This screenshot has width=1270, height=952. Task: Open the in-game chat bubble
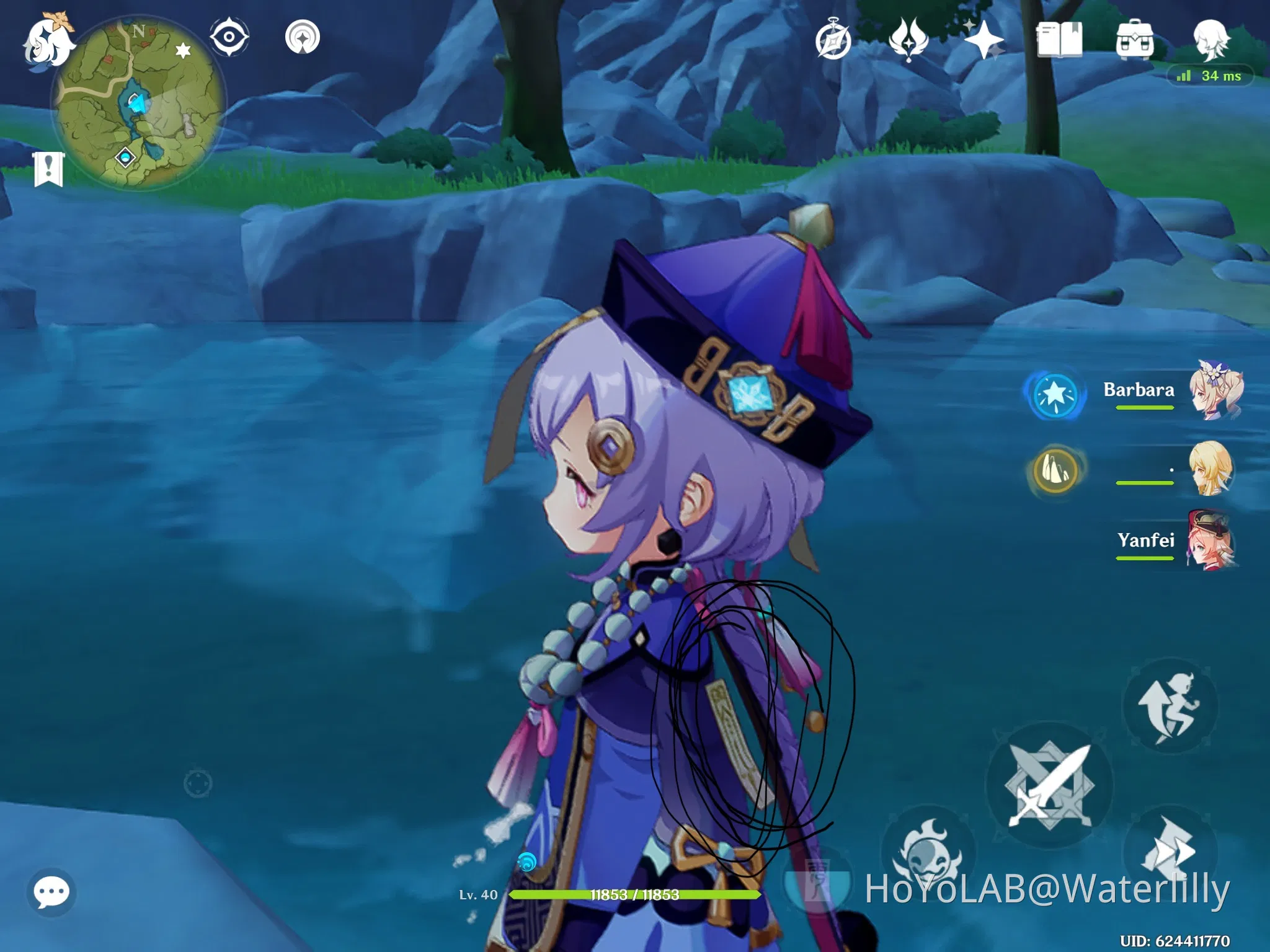53,891
